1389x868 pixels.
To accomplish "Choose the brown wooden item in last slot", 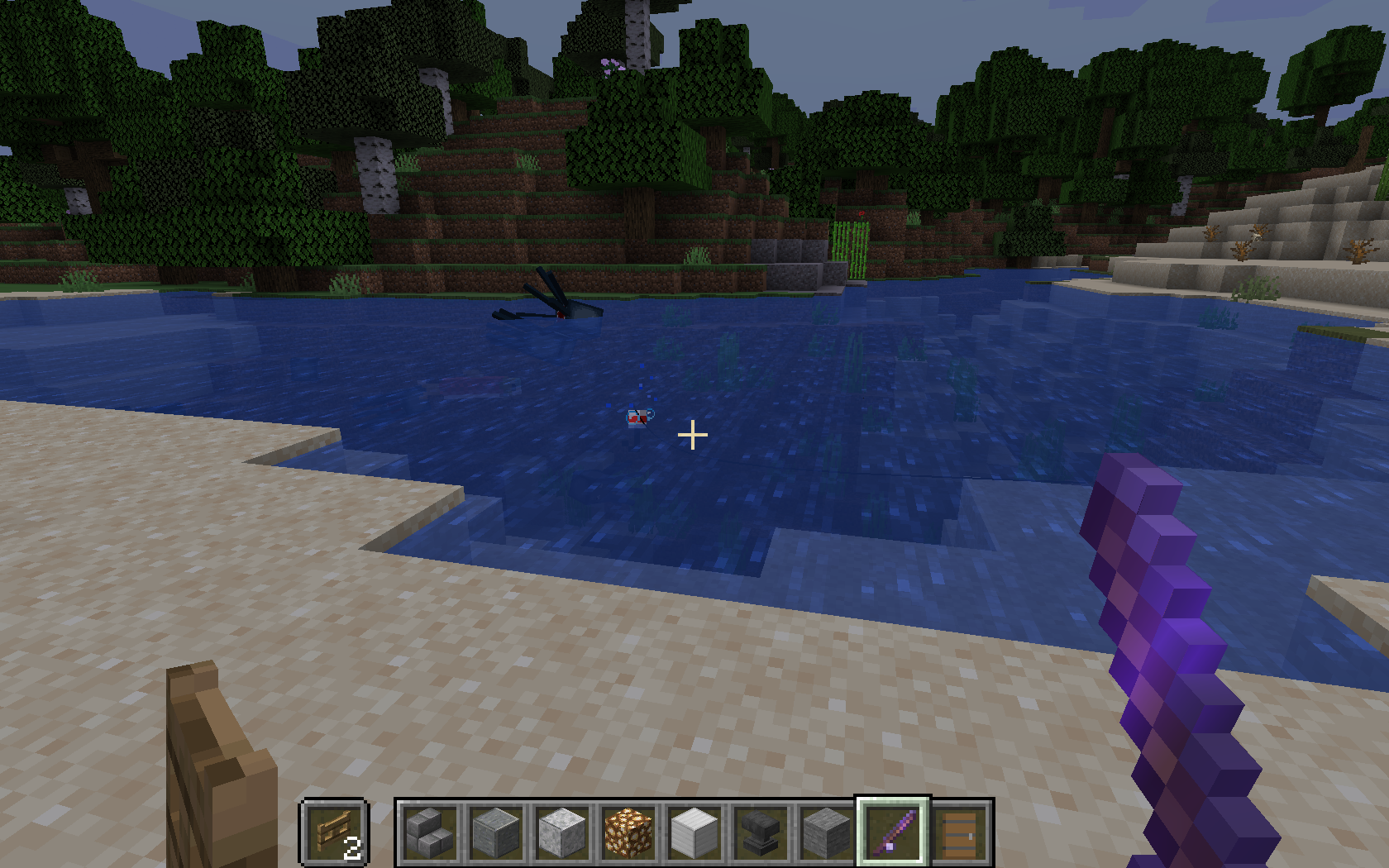I will pyautogui.click(x=959, y=832).
